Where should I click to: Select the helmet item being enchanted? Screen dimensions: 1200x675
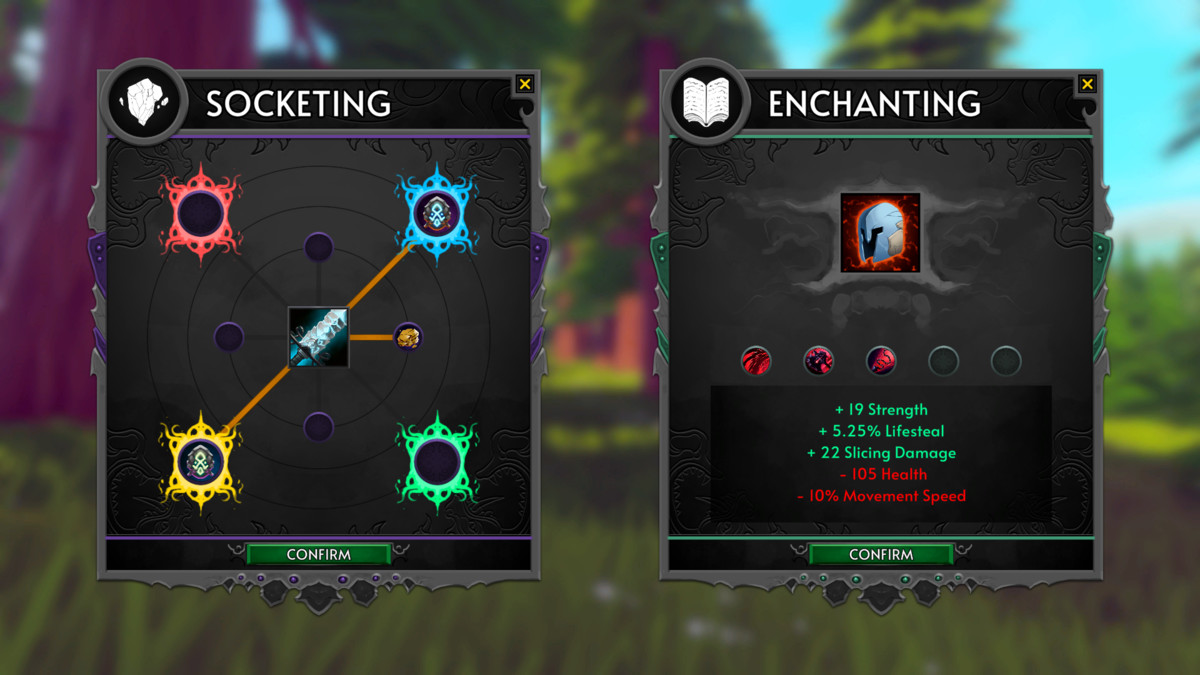(x=880, y=233)
